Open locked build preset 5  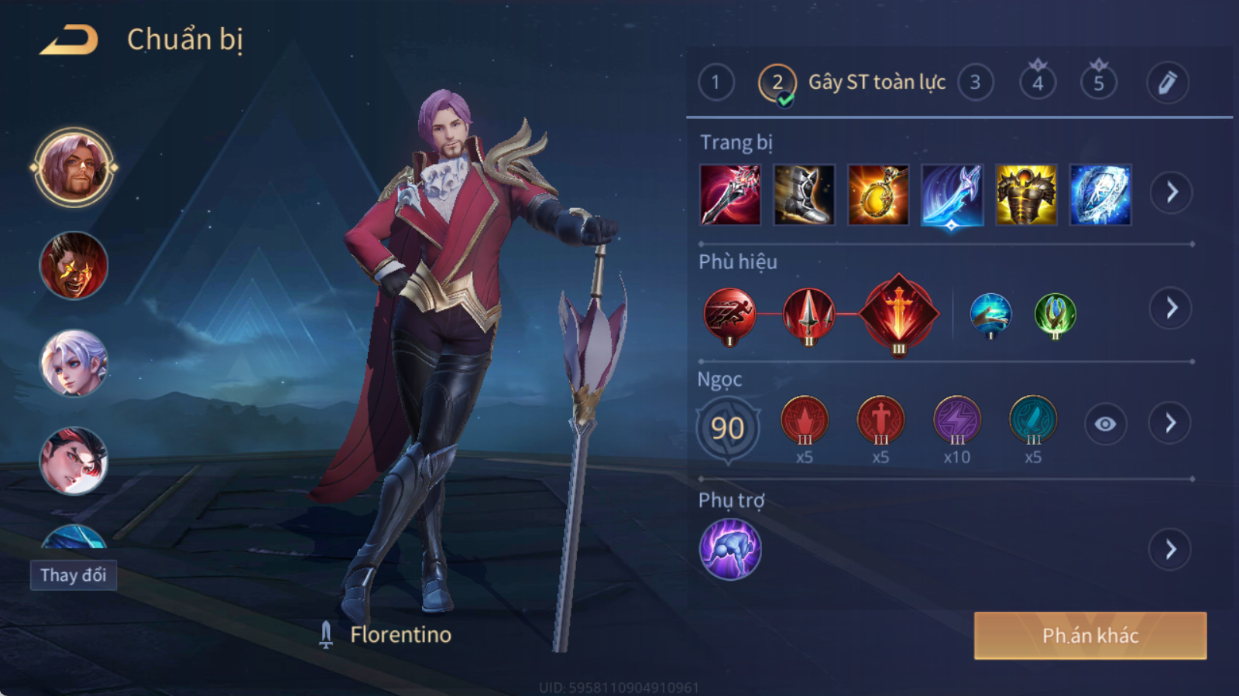(1098, 82)
